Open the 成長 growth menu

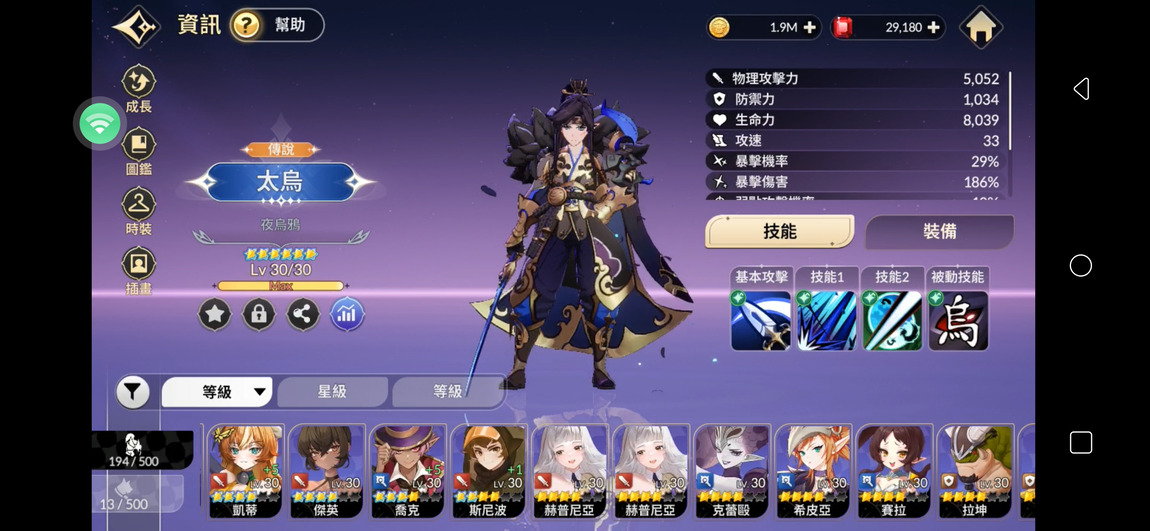139,88
